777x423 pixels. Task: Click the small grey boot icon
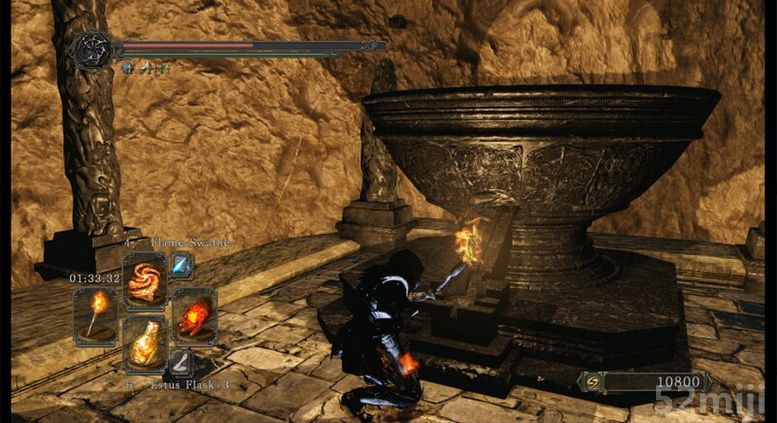181,362
